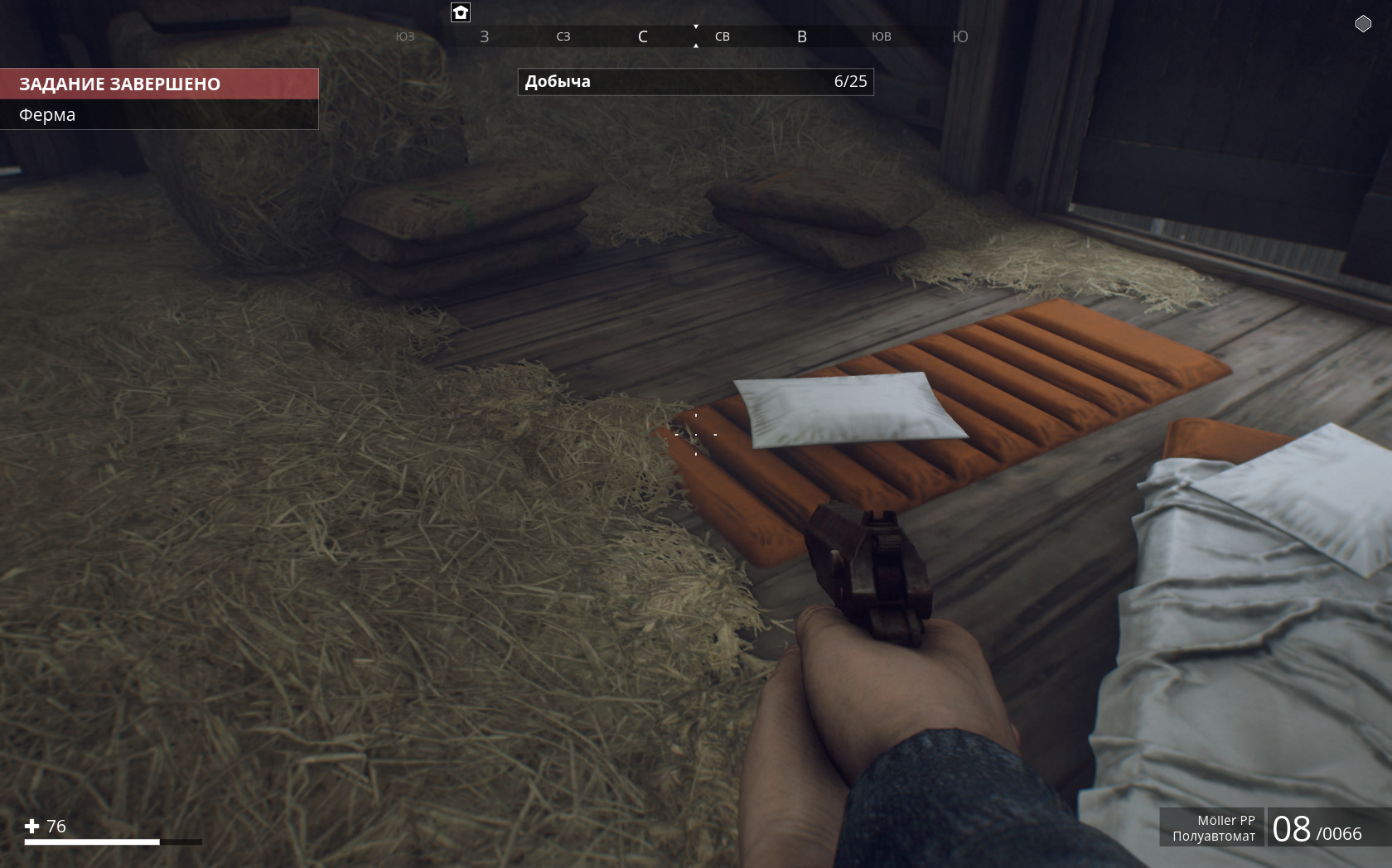Click the compass direction strip
The height and width of the screenshot is (868, 1392).
pyautogui.click(x=682, y=36)
